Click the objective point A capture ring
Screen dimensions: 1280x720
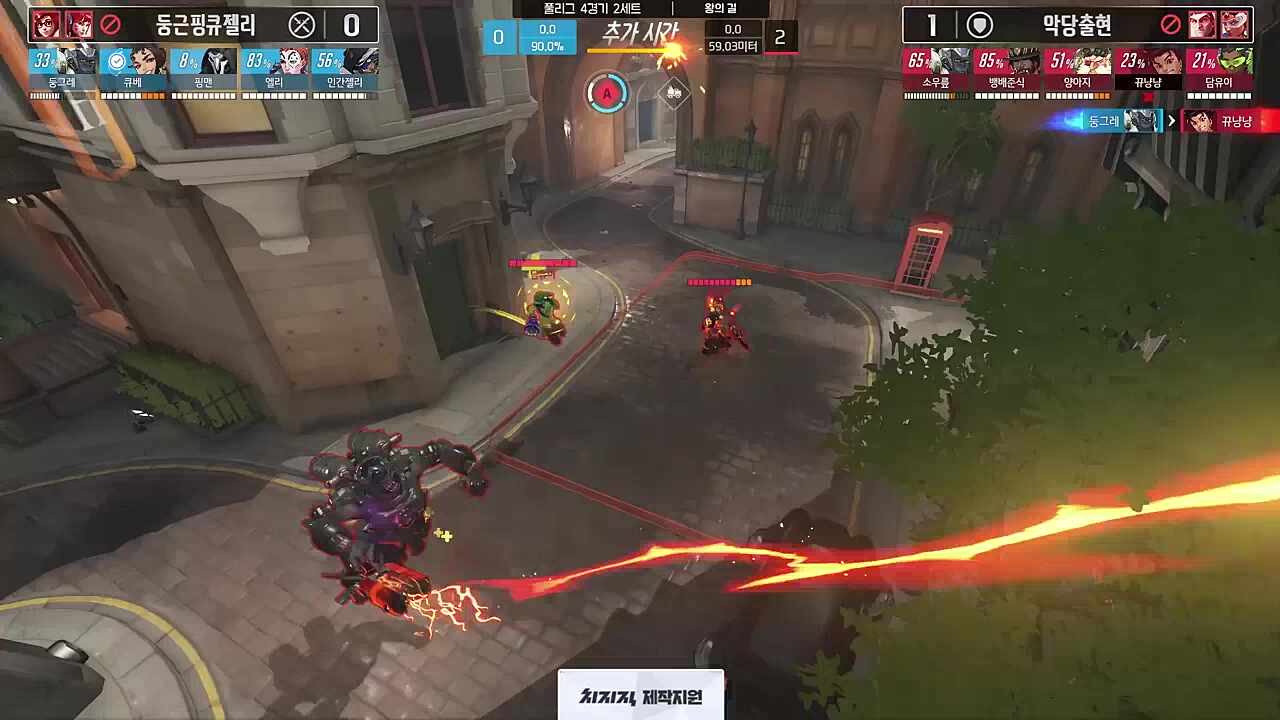click(x=607, y=94)
